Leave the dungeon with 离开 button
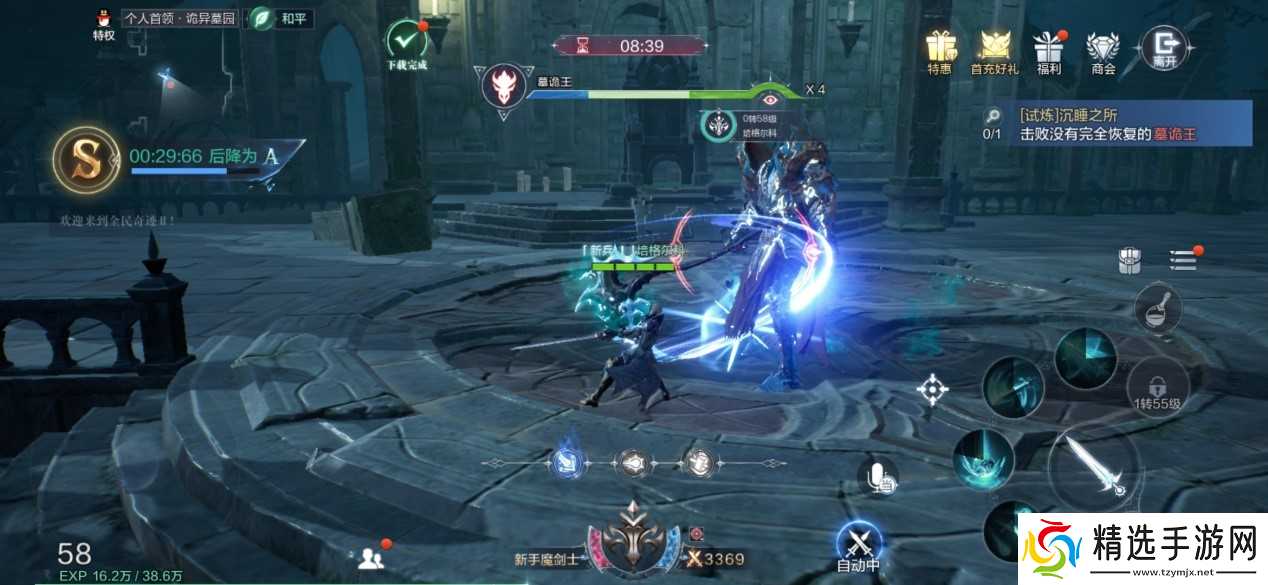1268x585 pixels. [x=1165, y=45]
